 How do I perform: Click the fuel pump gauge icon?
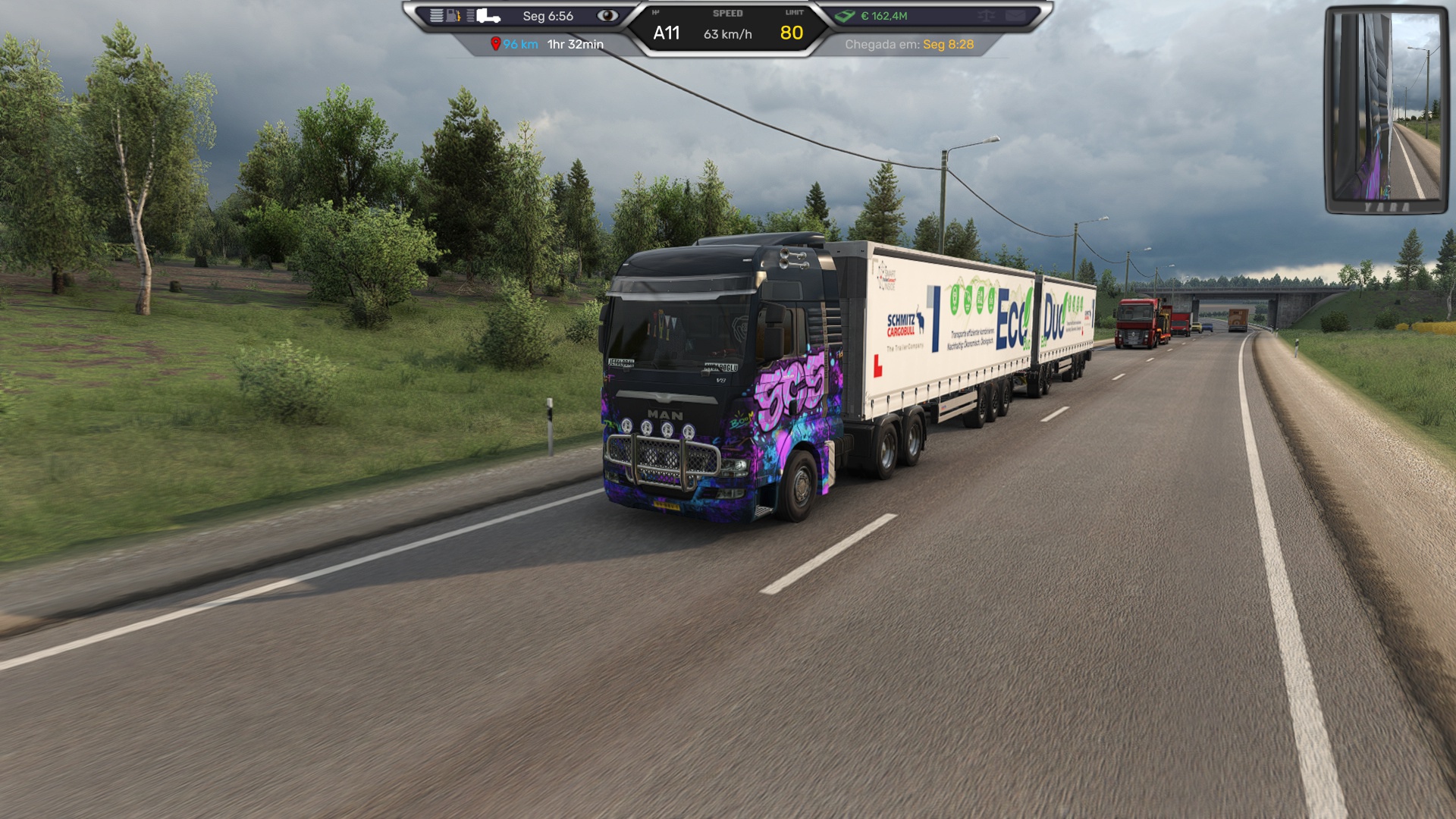(453, 16)
